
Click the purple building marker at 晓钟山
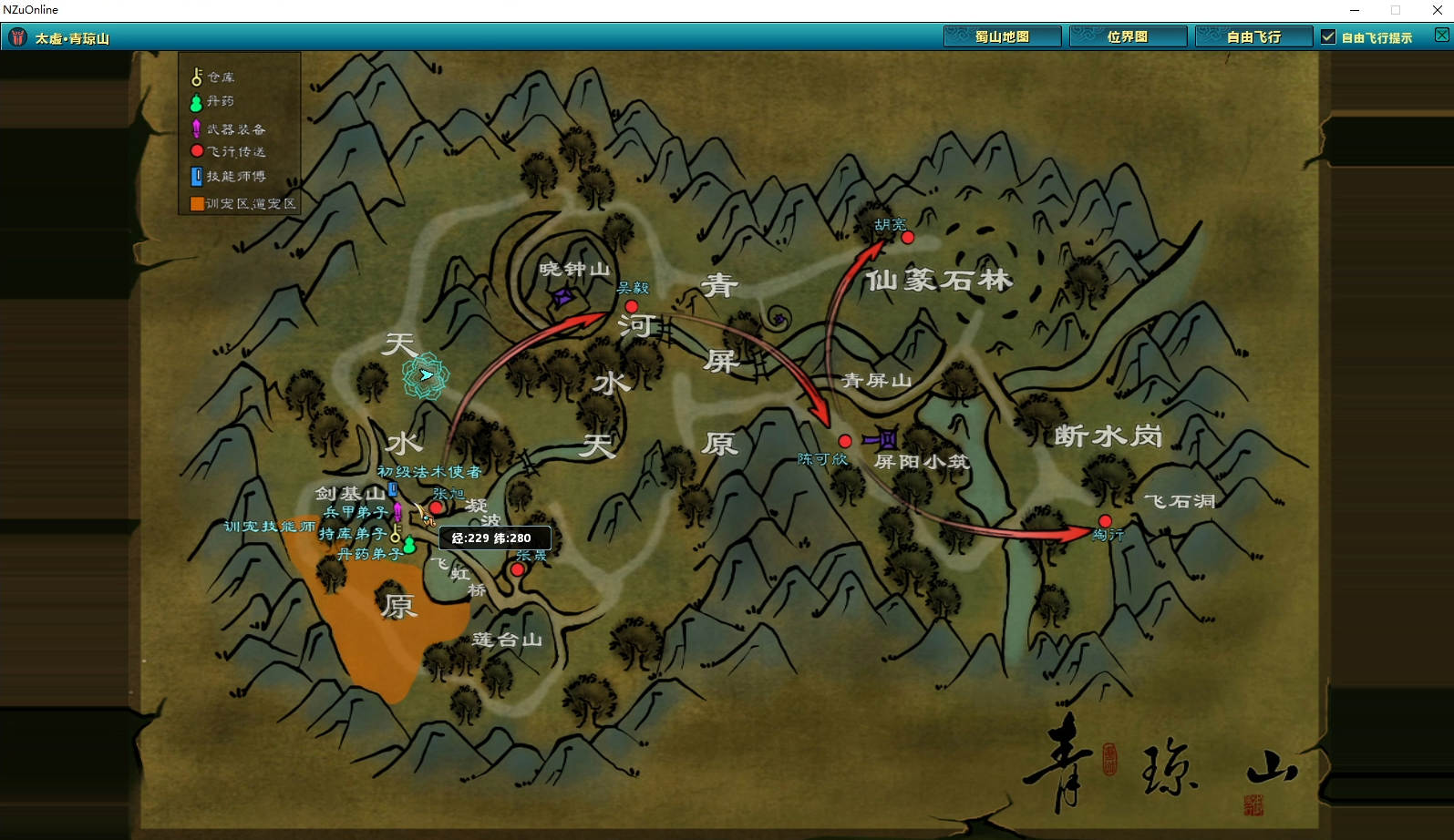coord(563,296)
